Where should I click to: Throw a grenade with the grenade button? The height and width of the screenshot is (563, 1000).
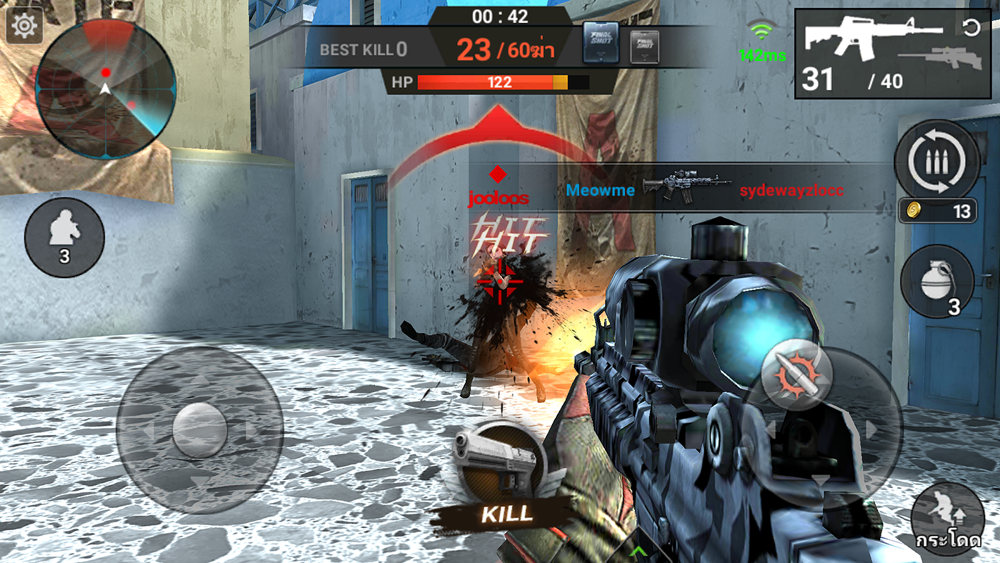936,281
